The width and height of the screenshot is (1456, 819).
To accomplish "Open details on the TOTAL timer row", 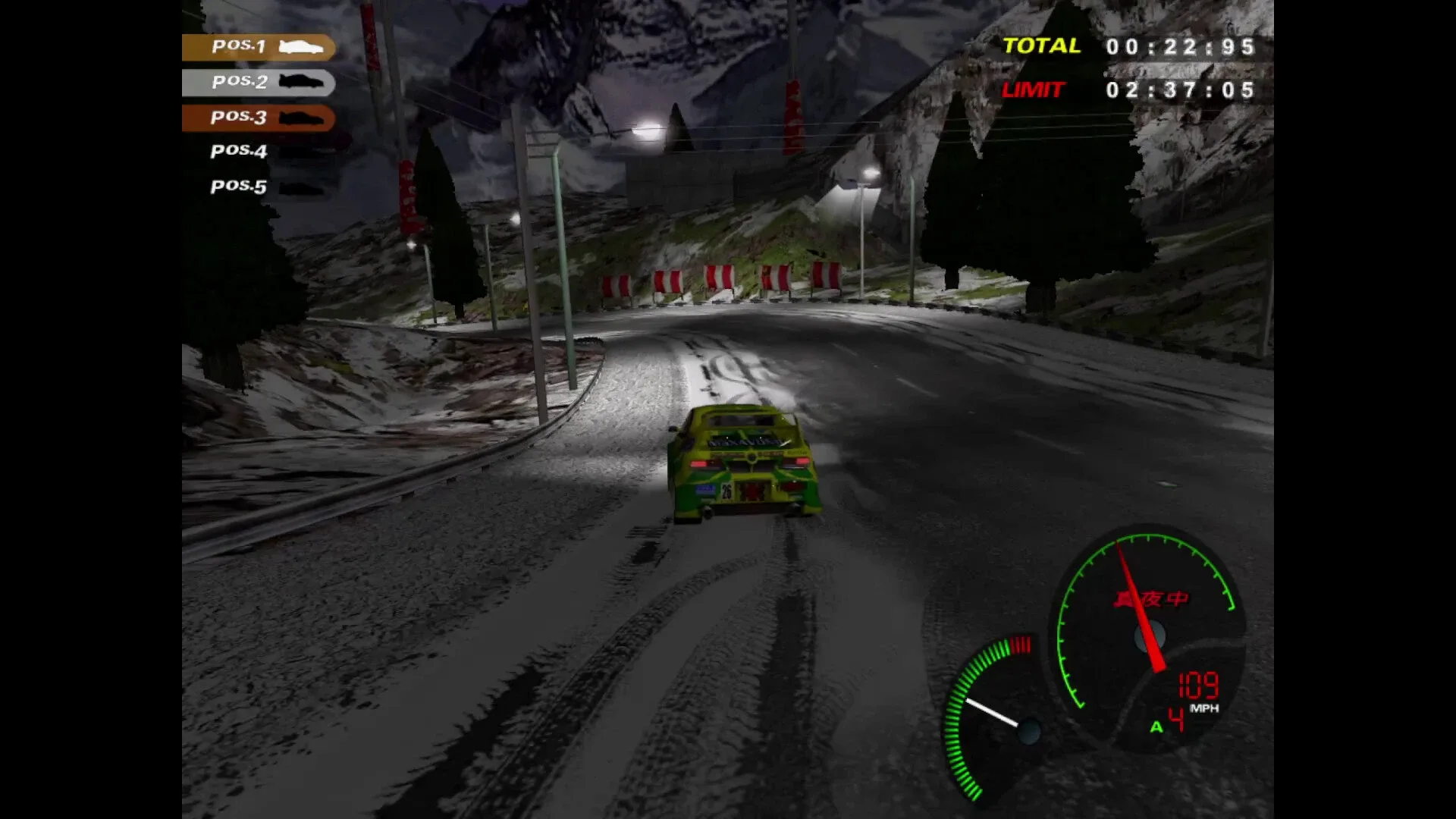I will (x=1137, y=46).
